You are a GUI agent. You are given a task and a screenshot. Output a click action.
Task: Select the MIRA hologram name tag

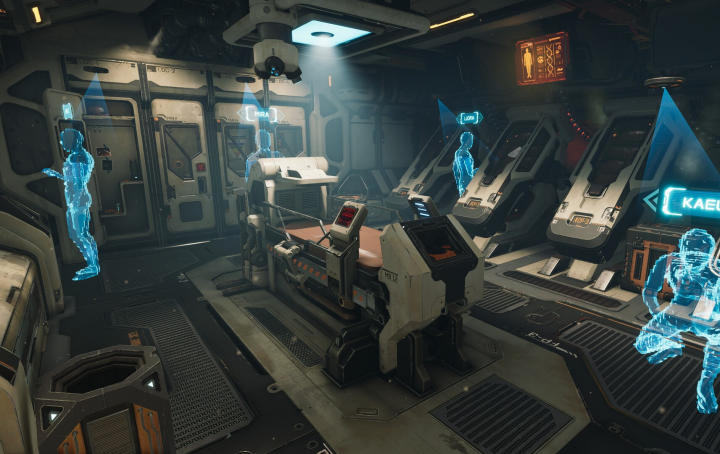(258, 114)
